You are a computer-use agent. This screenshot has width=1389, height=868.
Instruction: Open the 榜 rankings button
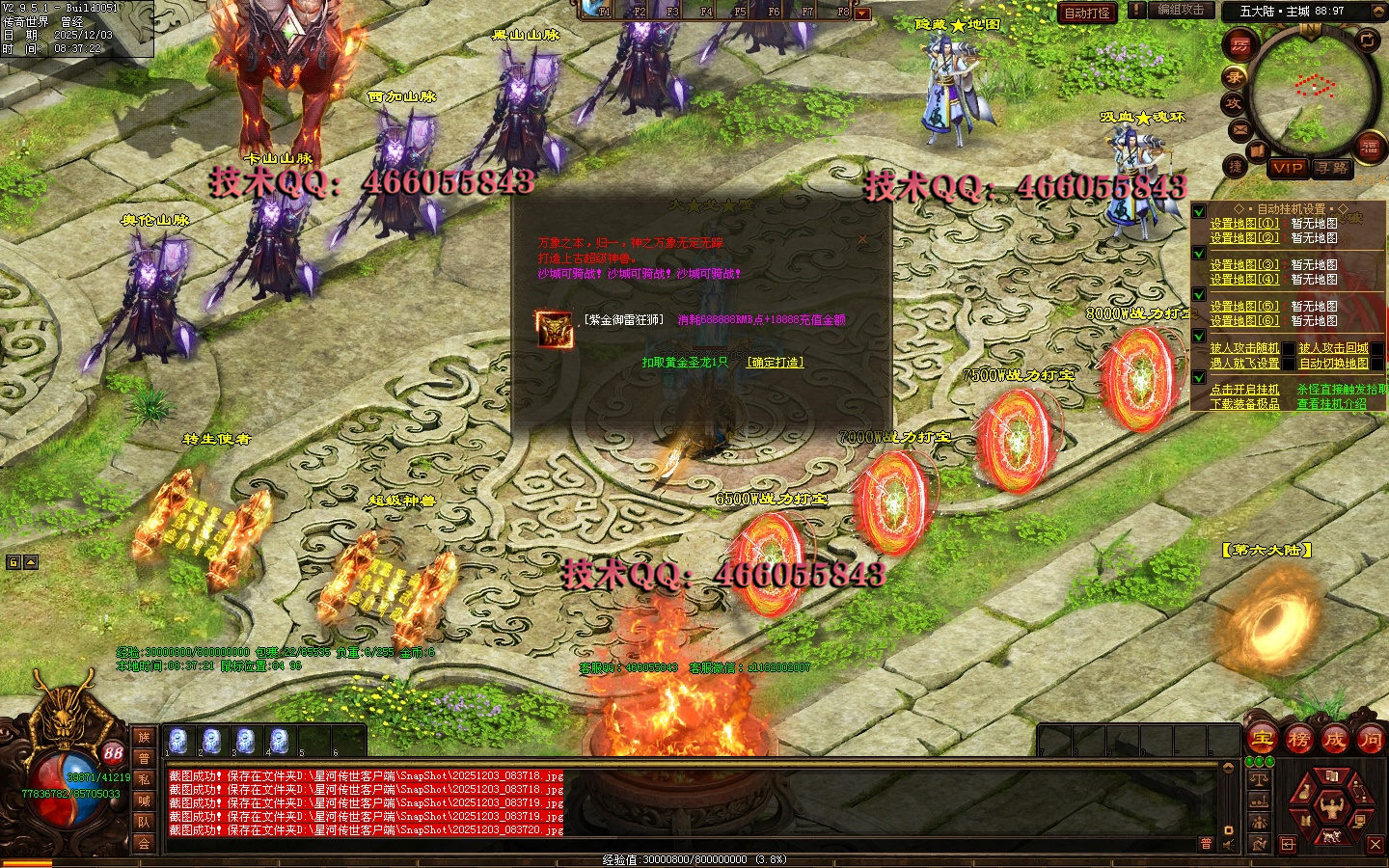tap(1298, 740)
